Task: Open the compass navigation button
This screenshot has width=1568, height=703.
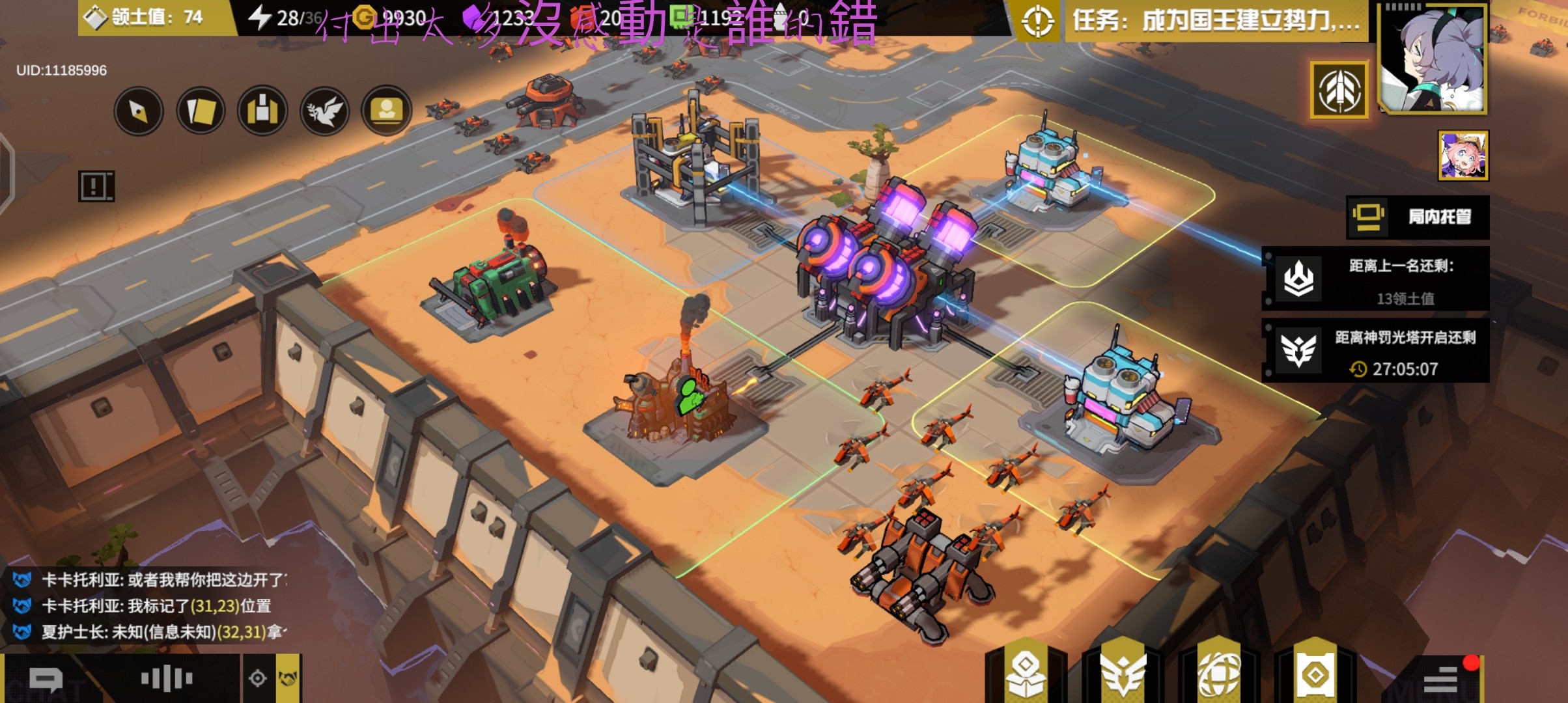Action: click(x=138, y=111)
